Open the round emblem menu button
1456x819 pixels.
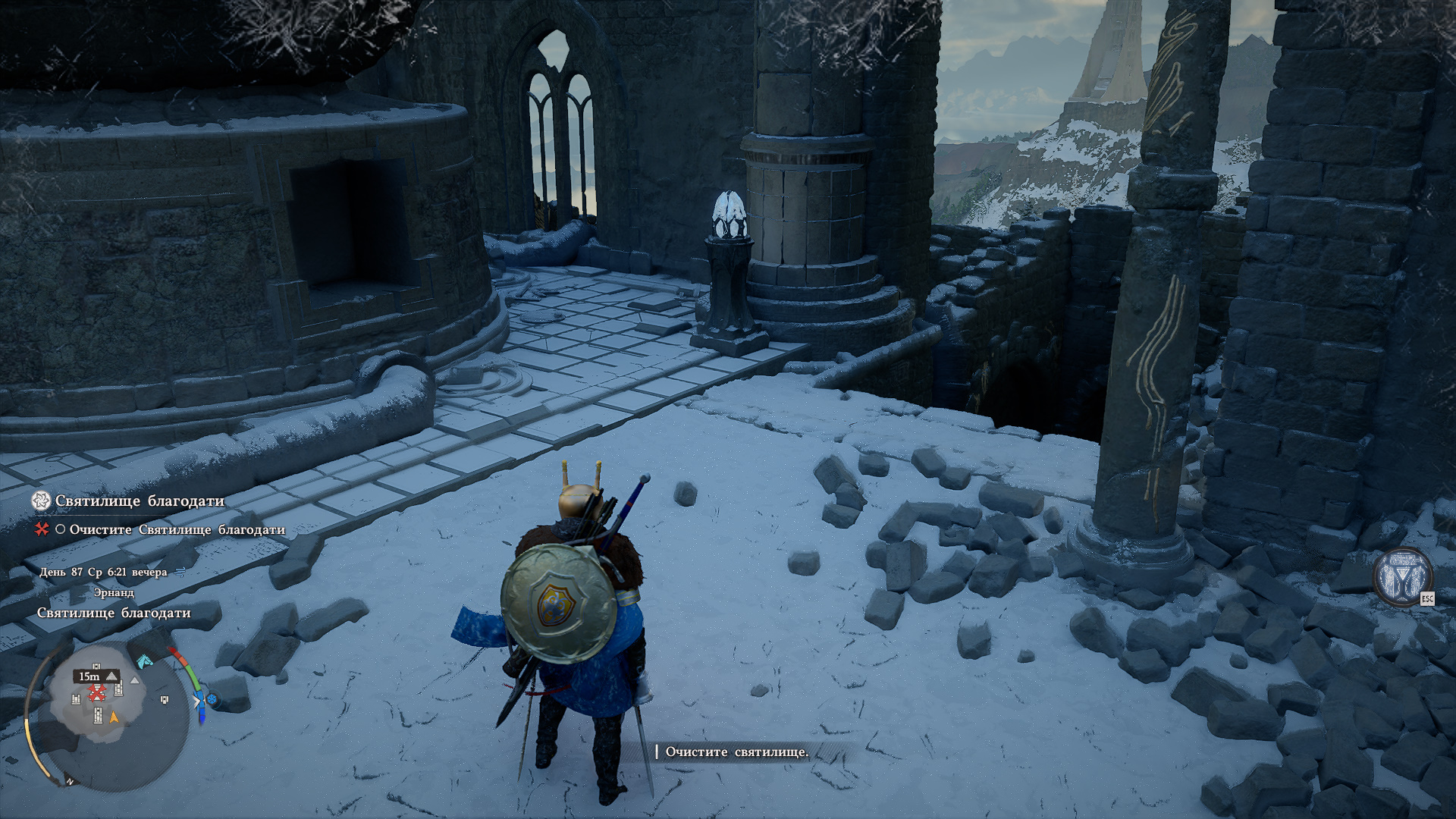pos(1402,576)
